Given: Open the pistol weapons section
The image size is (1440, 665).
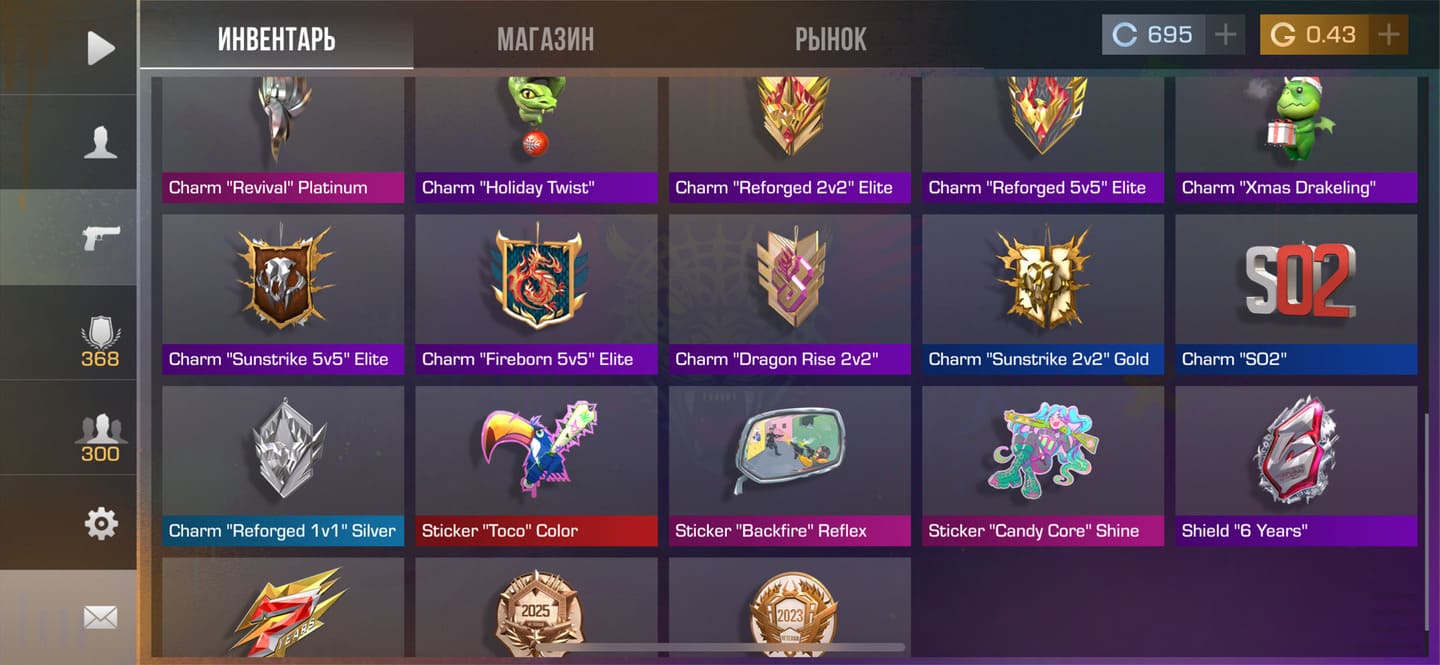Looking at the screenshot, I should coord(100,237).
